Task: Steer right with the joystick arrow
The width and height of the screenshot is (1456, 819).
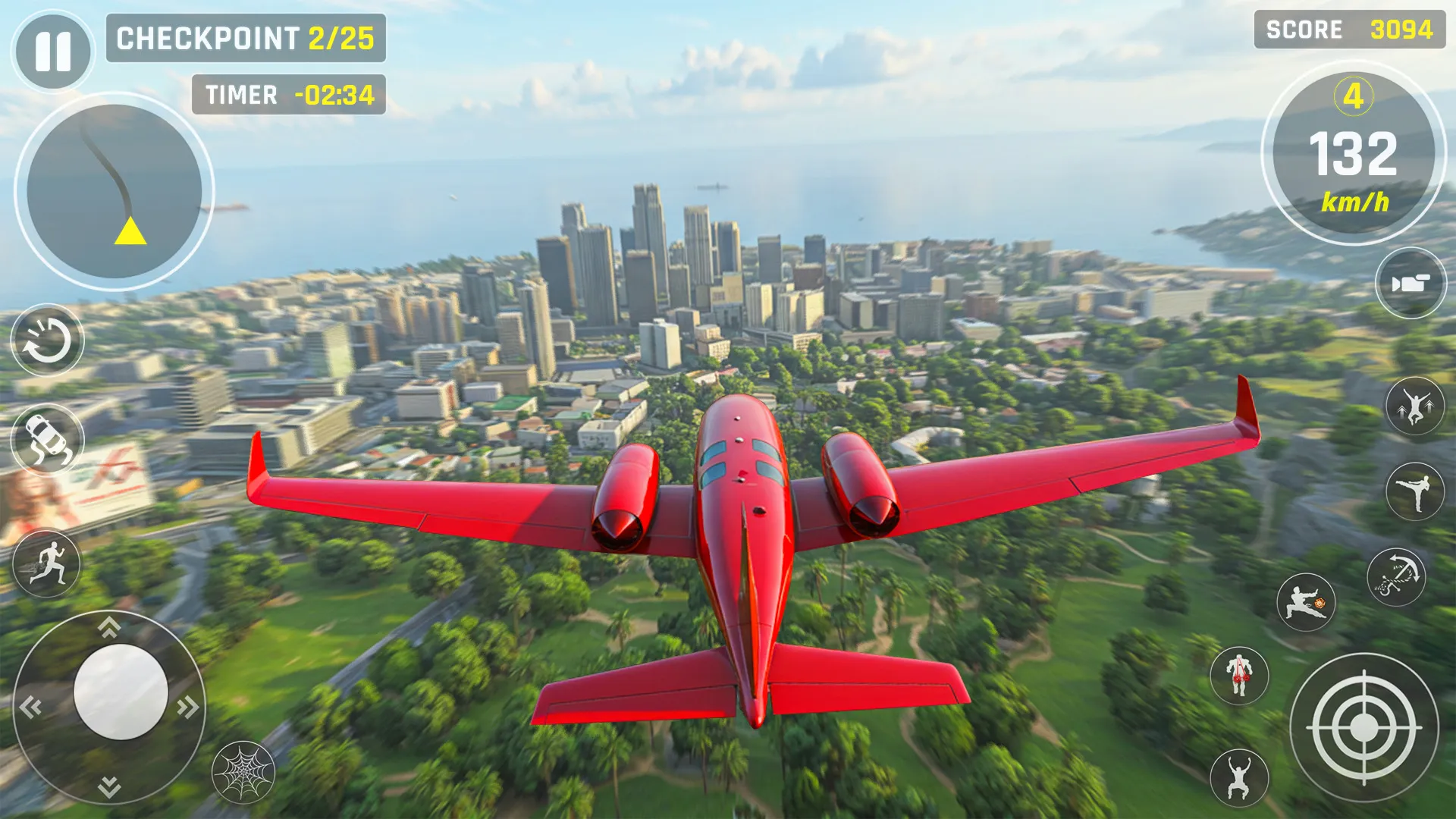Action: coord(188,707)
